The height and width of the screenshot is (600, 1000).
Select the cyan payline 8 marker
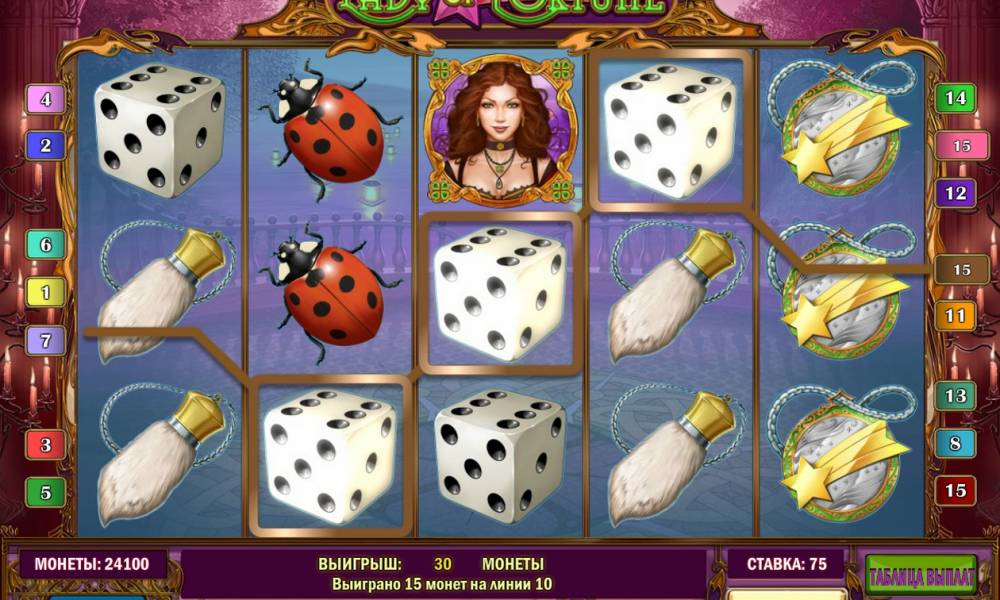955,443
